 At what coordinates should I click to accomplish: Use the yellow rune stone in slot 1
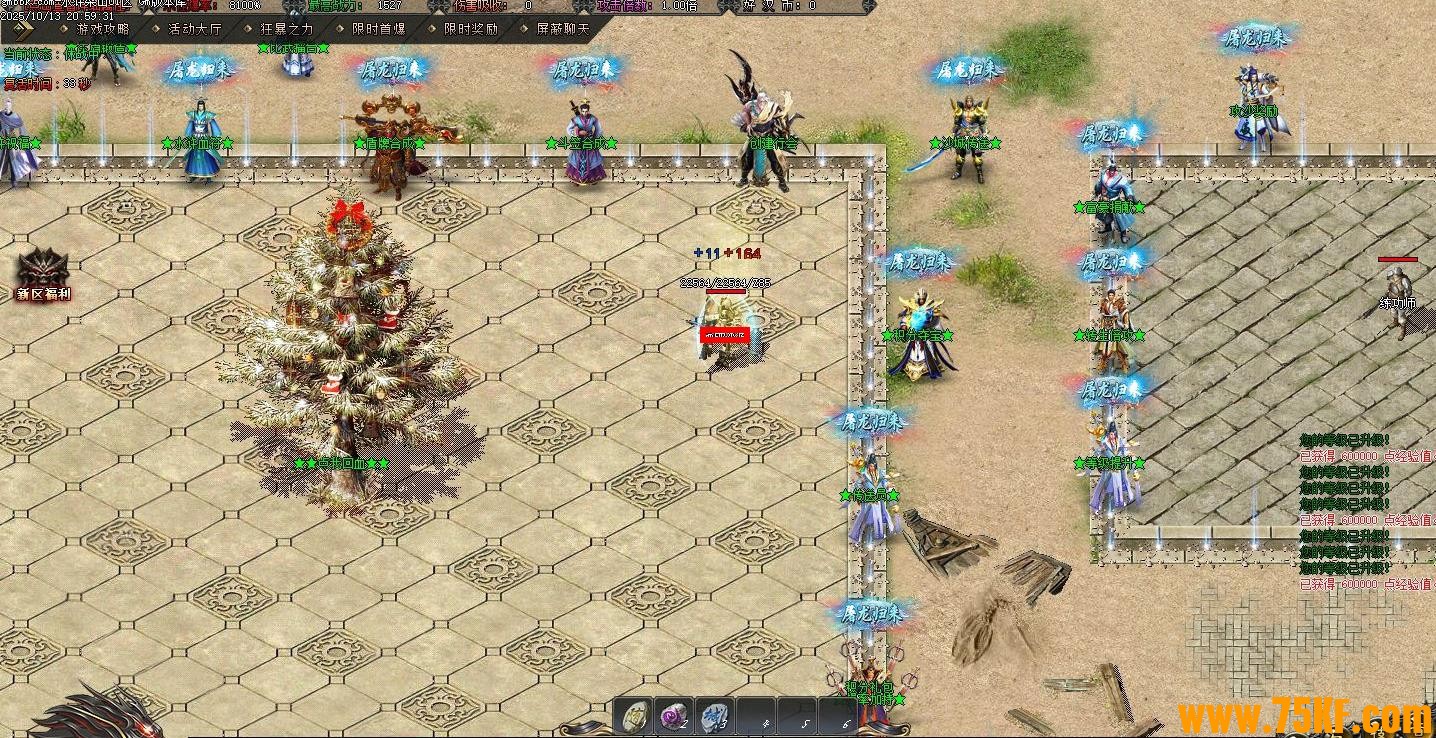coord(634,717)
